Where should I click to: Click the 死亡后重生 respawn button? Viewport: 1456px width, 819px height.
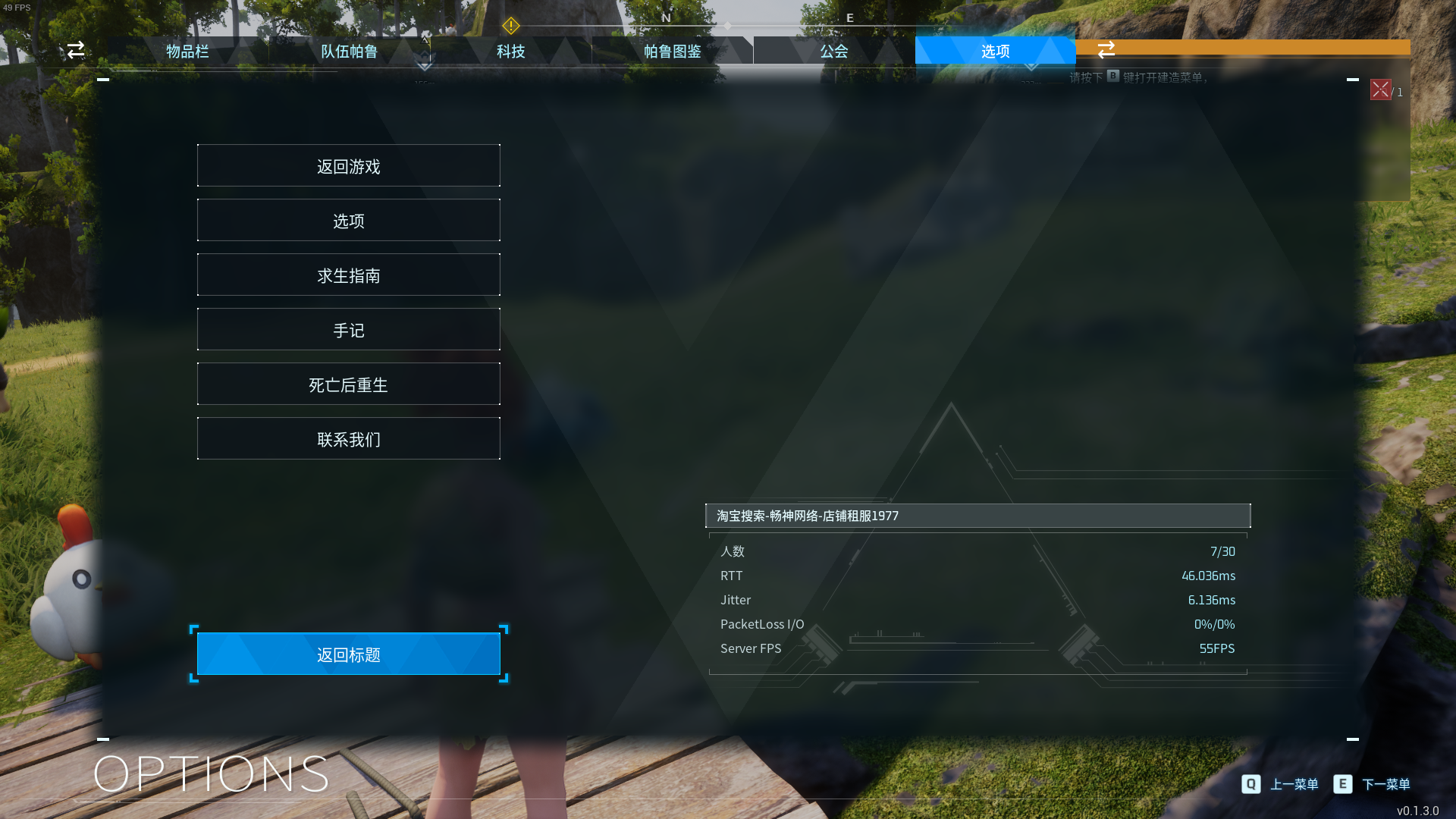pyautogui.click(x=348, y=384)
